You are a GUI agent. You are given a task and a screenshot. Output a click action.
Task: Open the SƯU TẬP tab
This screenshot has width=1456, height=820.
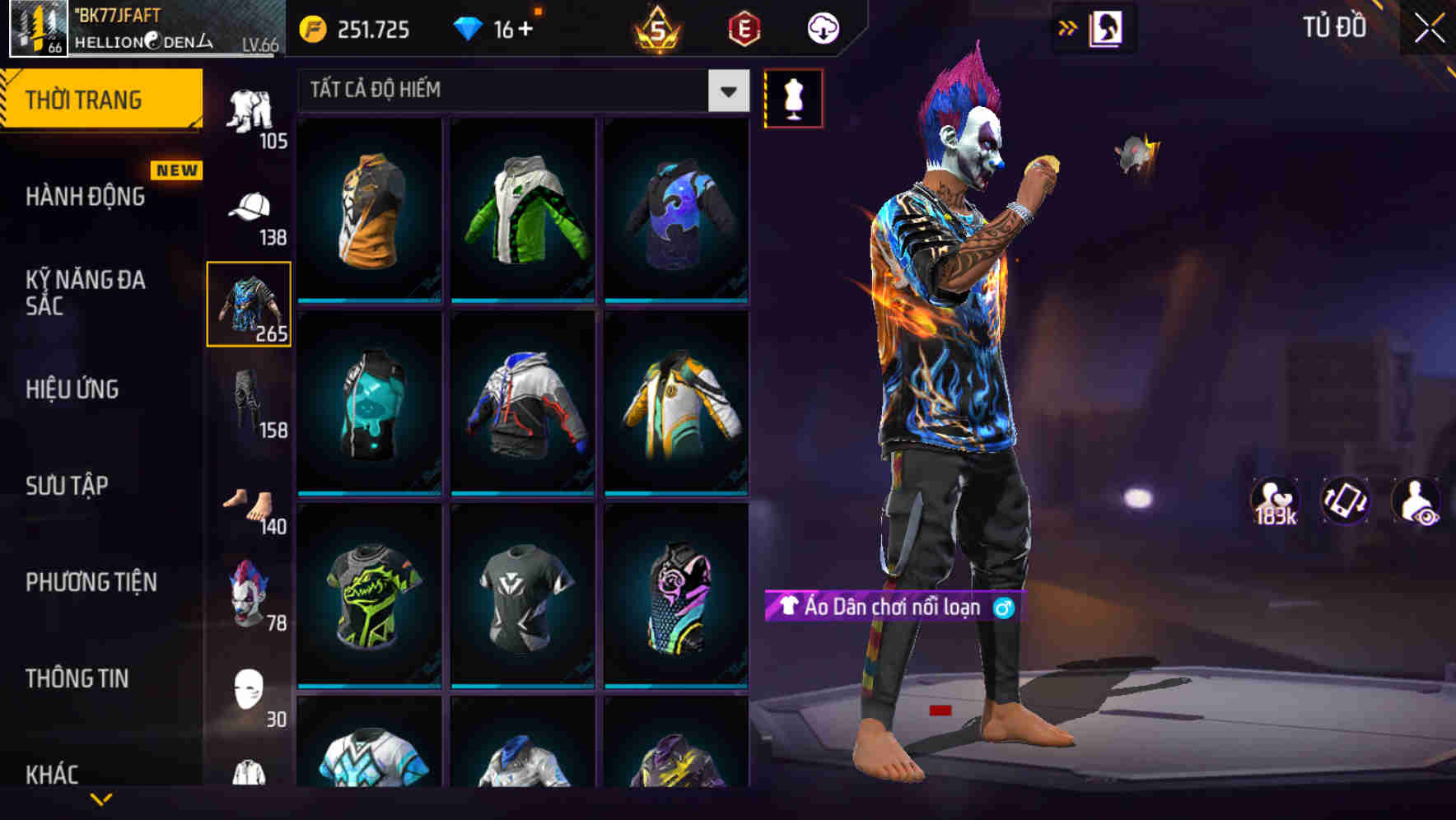point(66,486)
